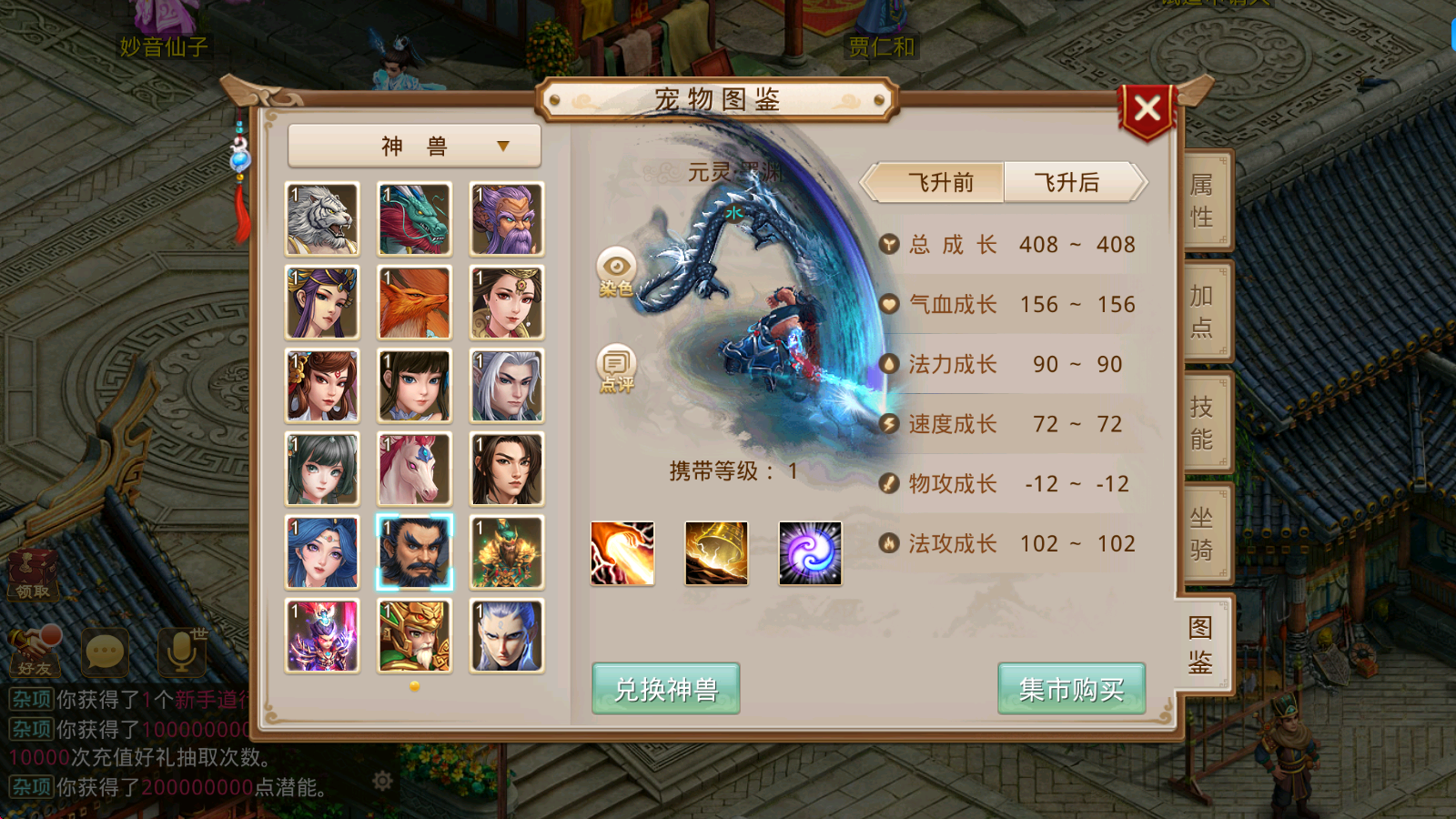Viewport: 1456px width, 819px height.
Task: Select the golden egg skill icon
Action: tap(716, 554)
